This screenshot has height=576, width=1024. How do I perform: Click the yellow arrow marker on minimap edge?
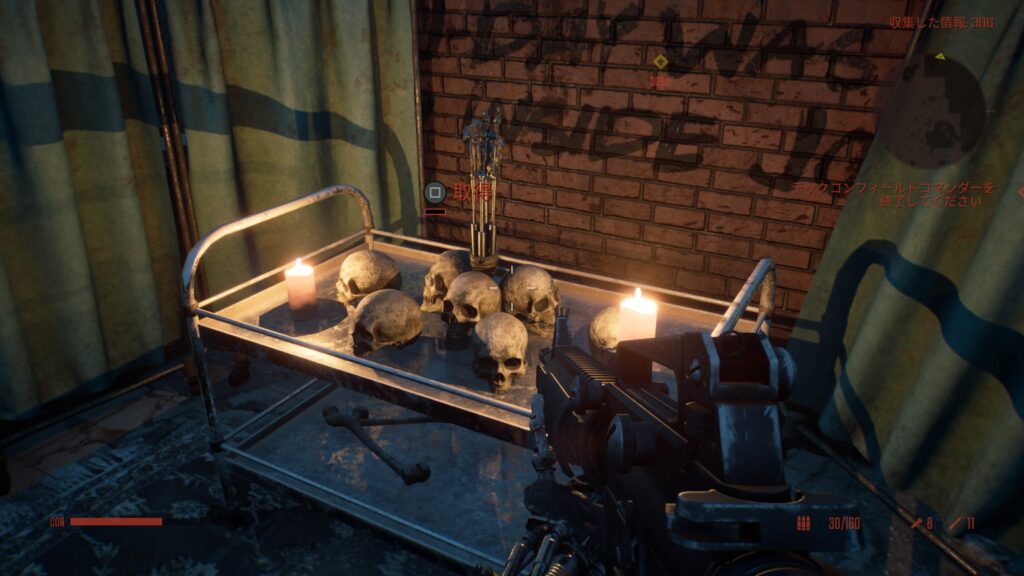pos(941,57)
